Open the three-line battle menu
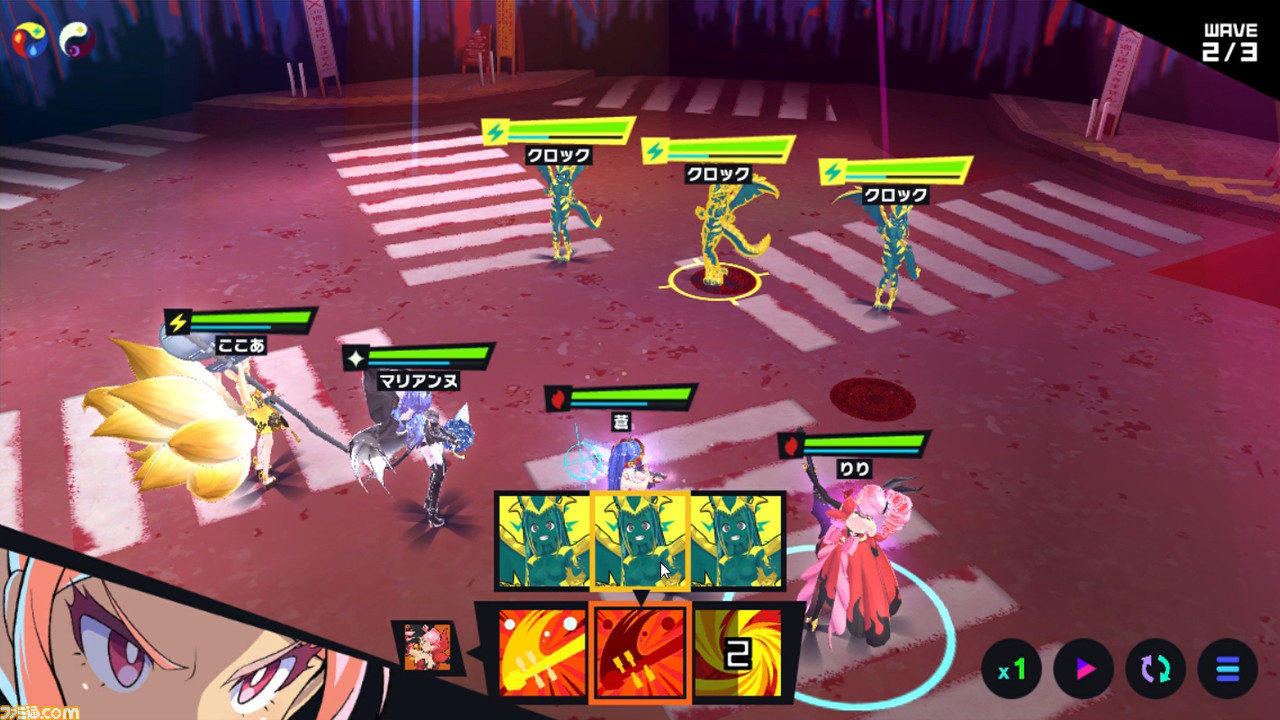Image resolution: width=1280 pixels, height=720 pixels. point(1228,669)
